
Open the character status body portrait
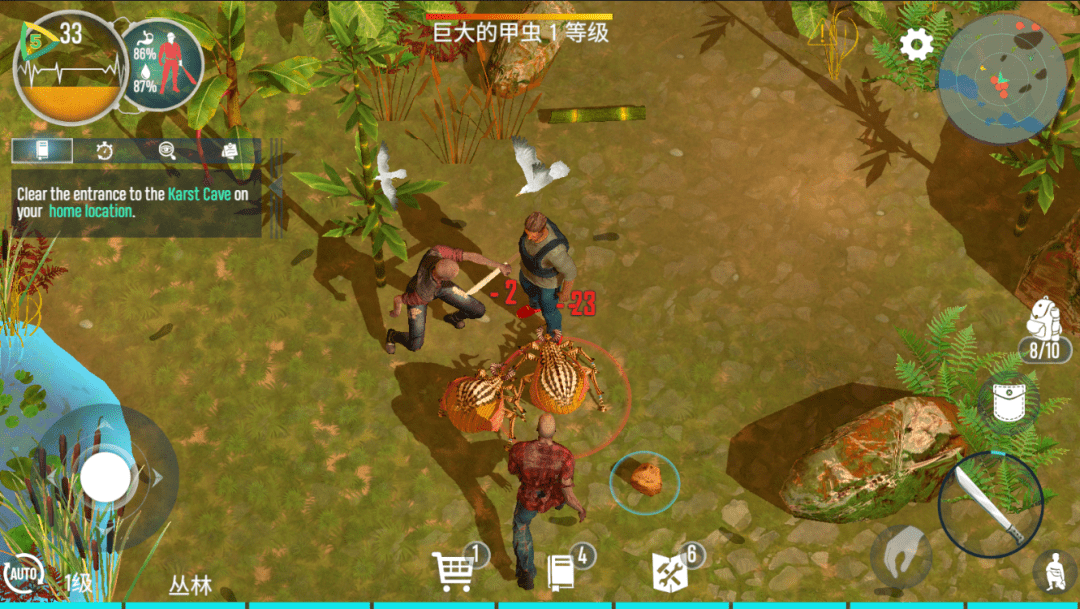coord(162,67)
